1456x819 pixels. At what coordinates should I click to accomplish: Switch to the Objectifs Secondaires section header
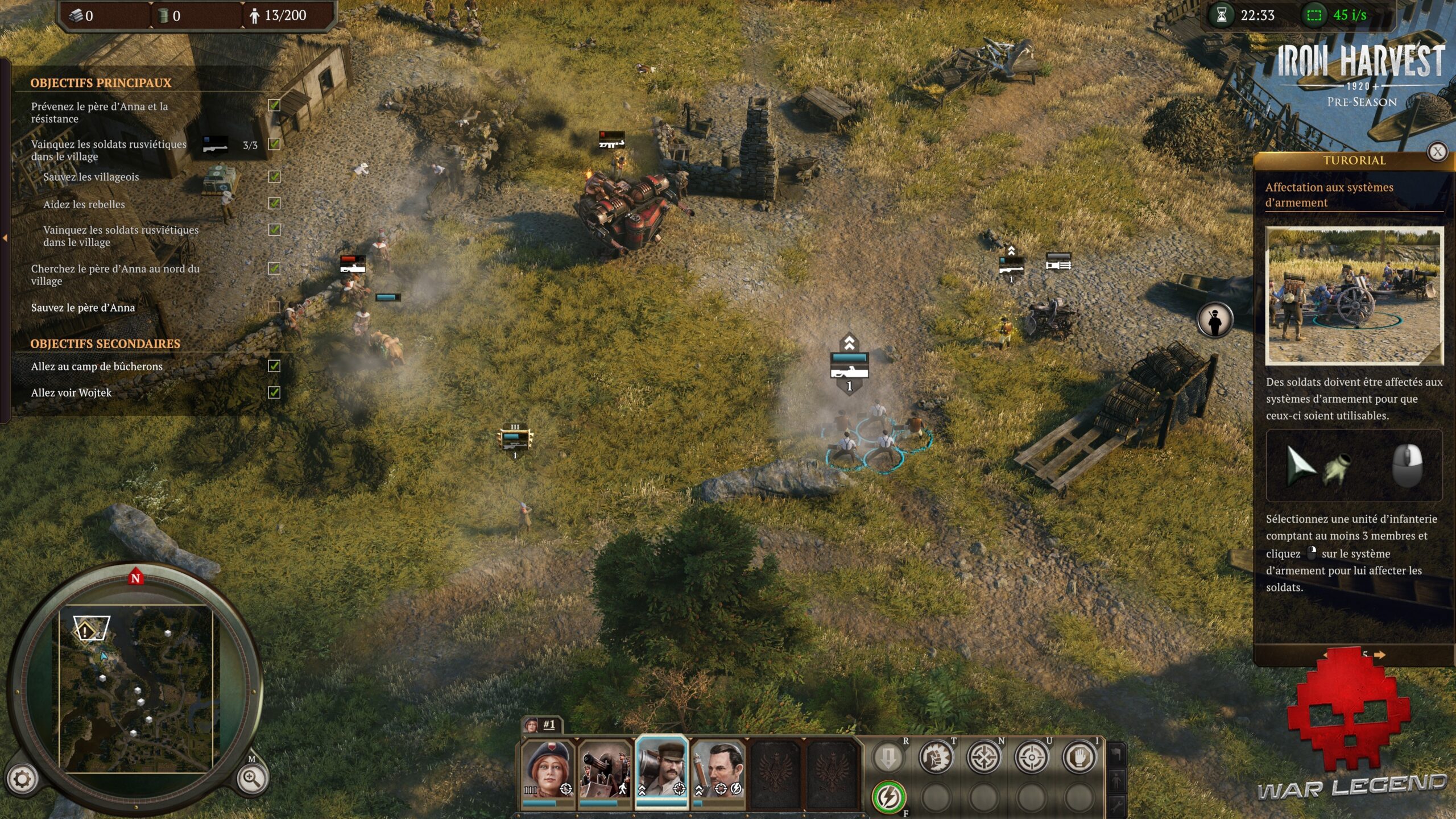pos(105,344)
